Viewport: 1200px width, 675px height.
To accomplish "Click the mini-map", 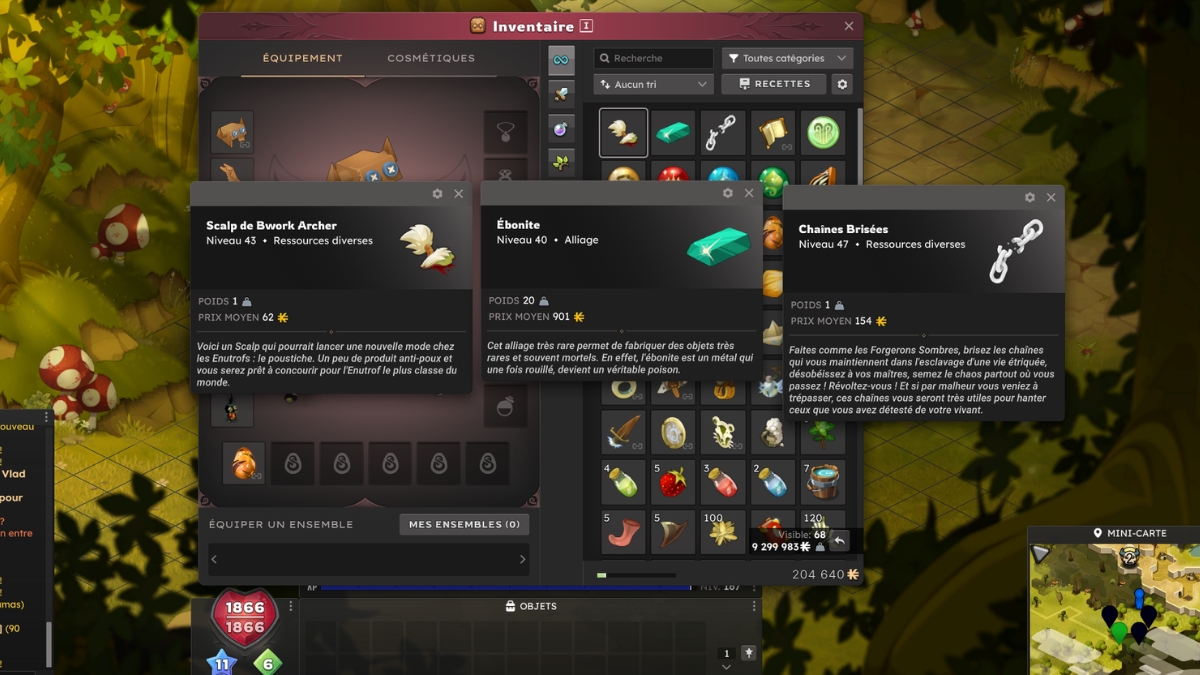I will [x=1114, y=609].
